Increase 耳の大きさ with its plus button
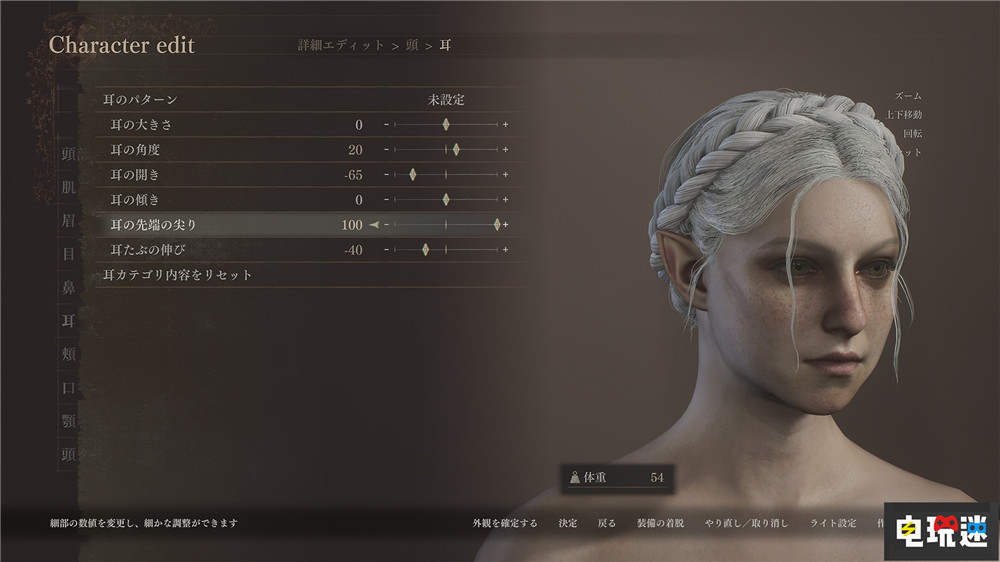Viewport: 1000px width, 562px height. [x=506, y=125]
